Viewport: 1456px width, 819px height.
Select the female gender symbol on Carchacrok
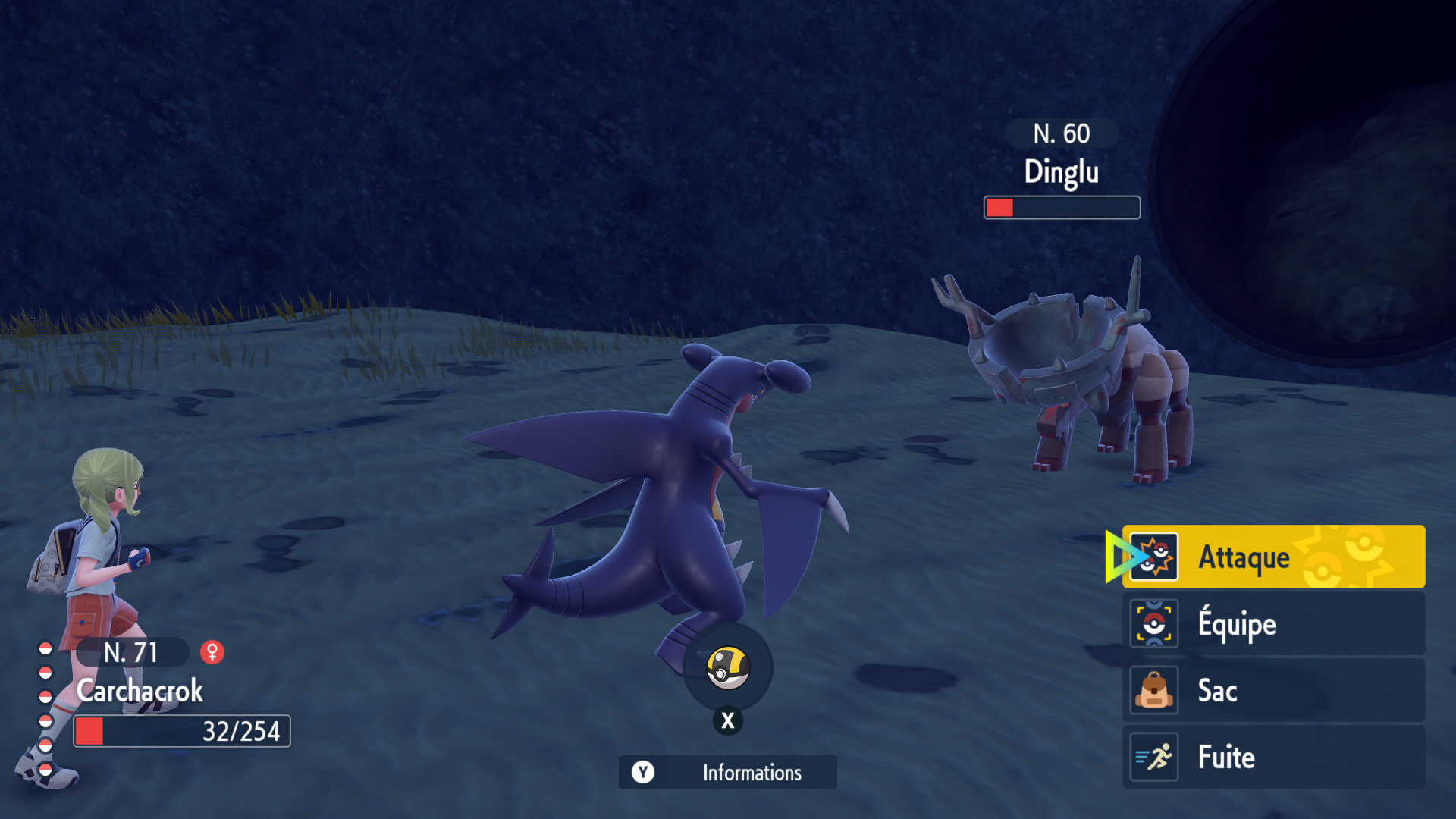point(213,651)
